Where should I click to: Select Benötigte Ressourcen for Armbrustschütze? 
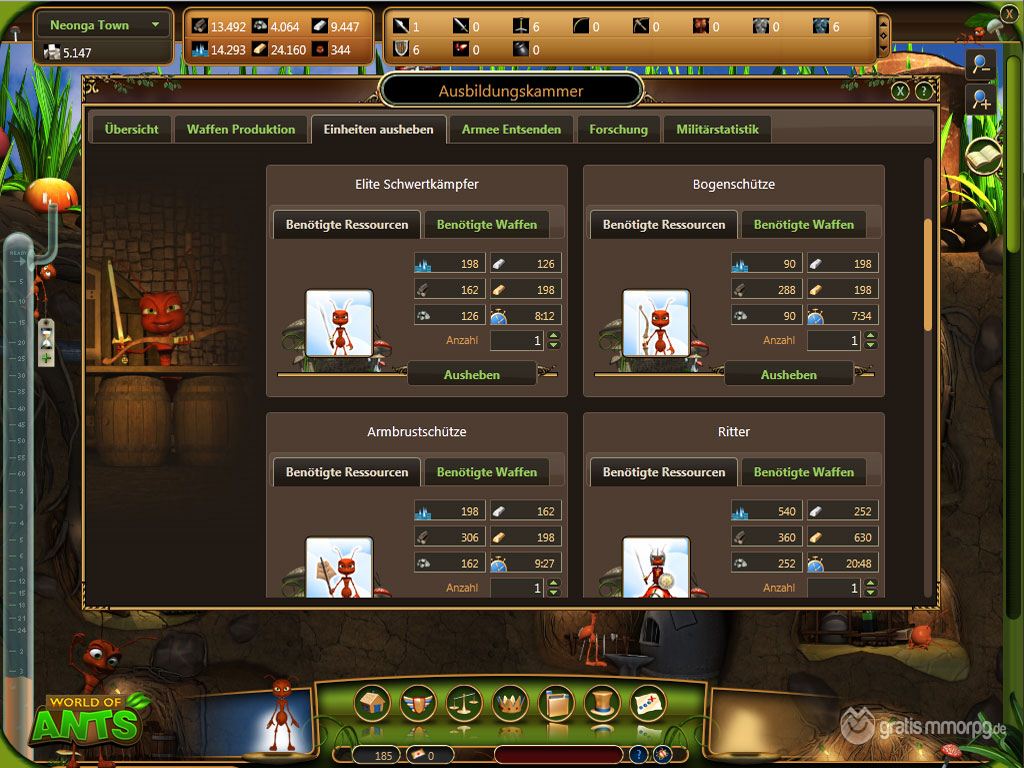(347, 472)
